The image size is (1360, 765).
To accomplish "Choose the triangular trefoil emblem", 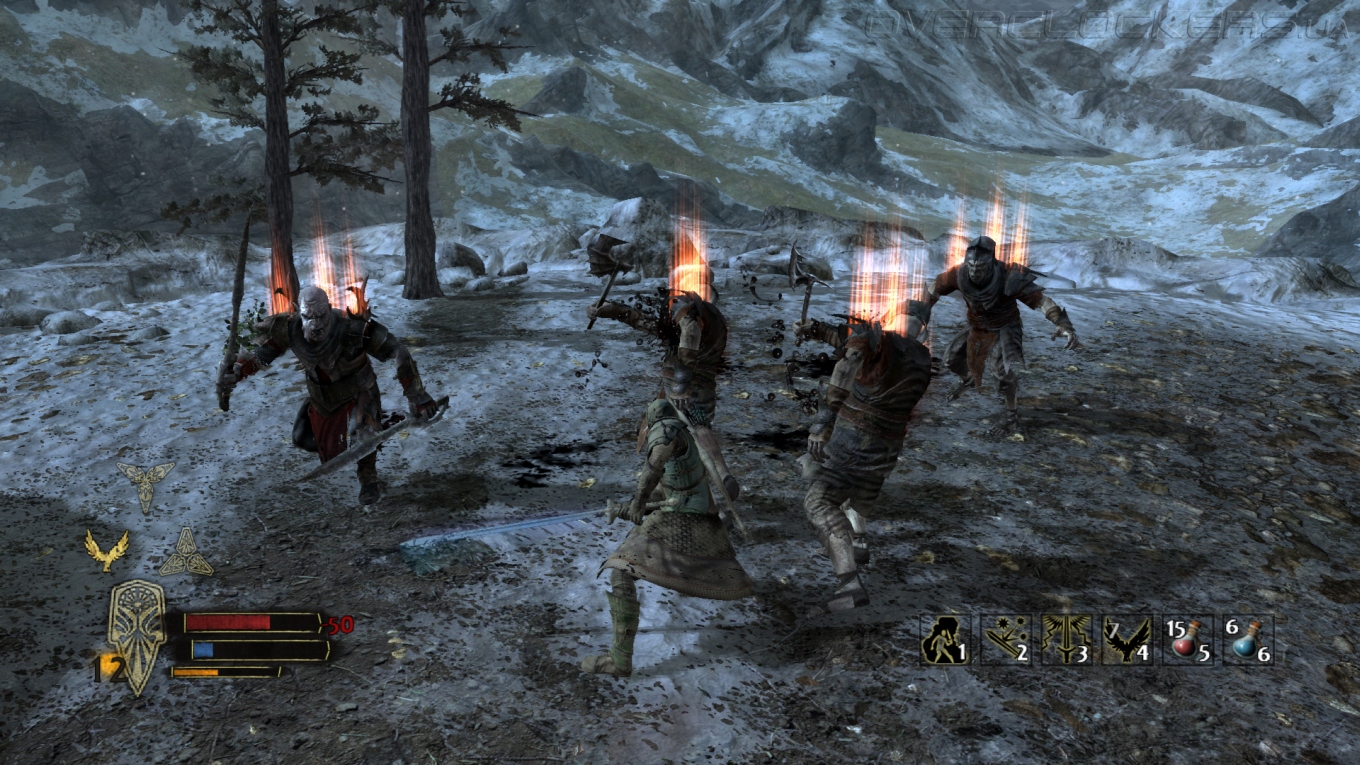I will click(186, 553).
